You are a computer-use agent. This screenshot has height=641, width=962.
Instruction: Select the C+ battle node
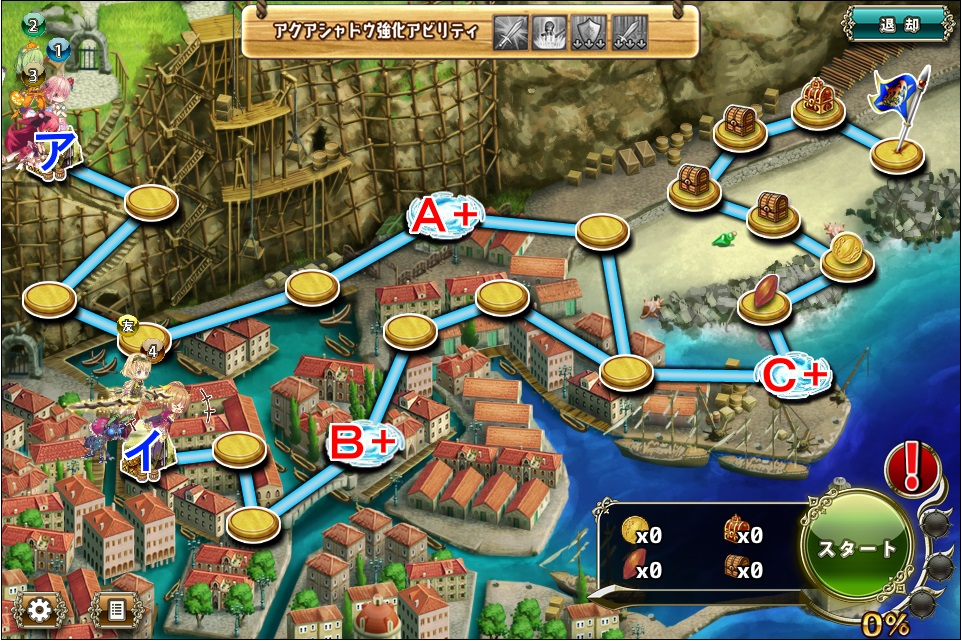[x=795, y=375]
